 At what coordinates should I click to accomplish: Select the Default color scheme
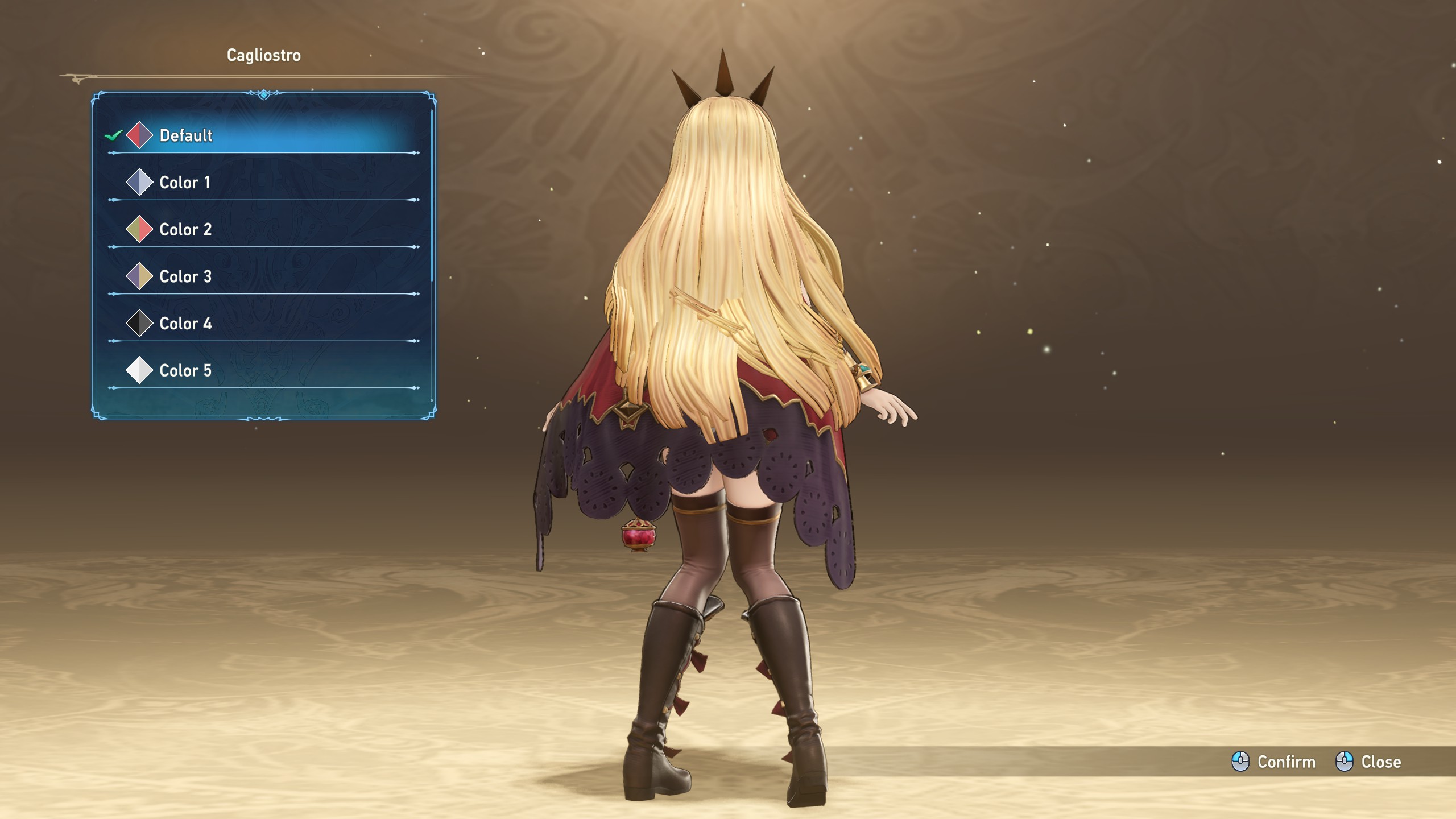[x=186, y=135]
